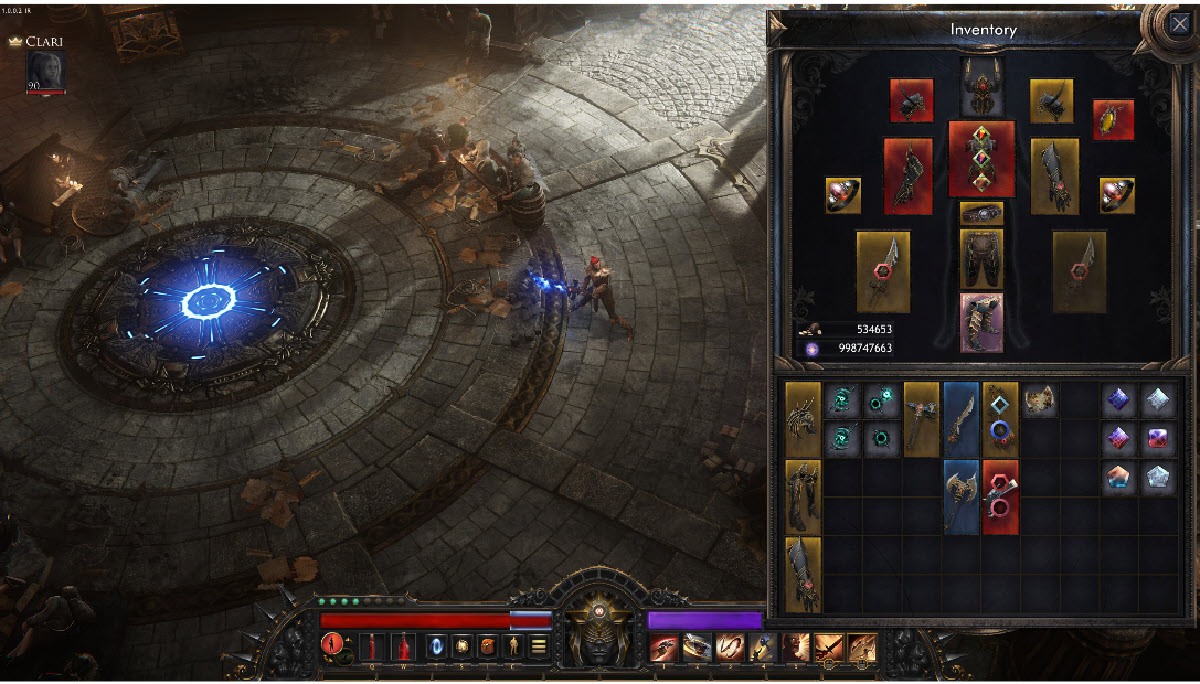
Task: Select the blue curved sword in the bag
Action: tap(961, 418)
